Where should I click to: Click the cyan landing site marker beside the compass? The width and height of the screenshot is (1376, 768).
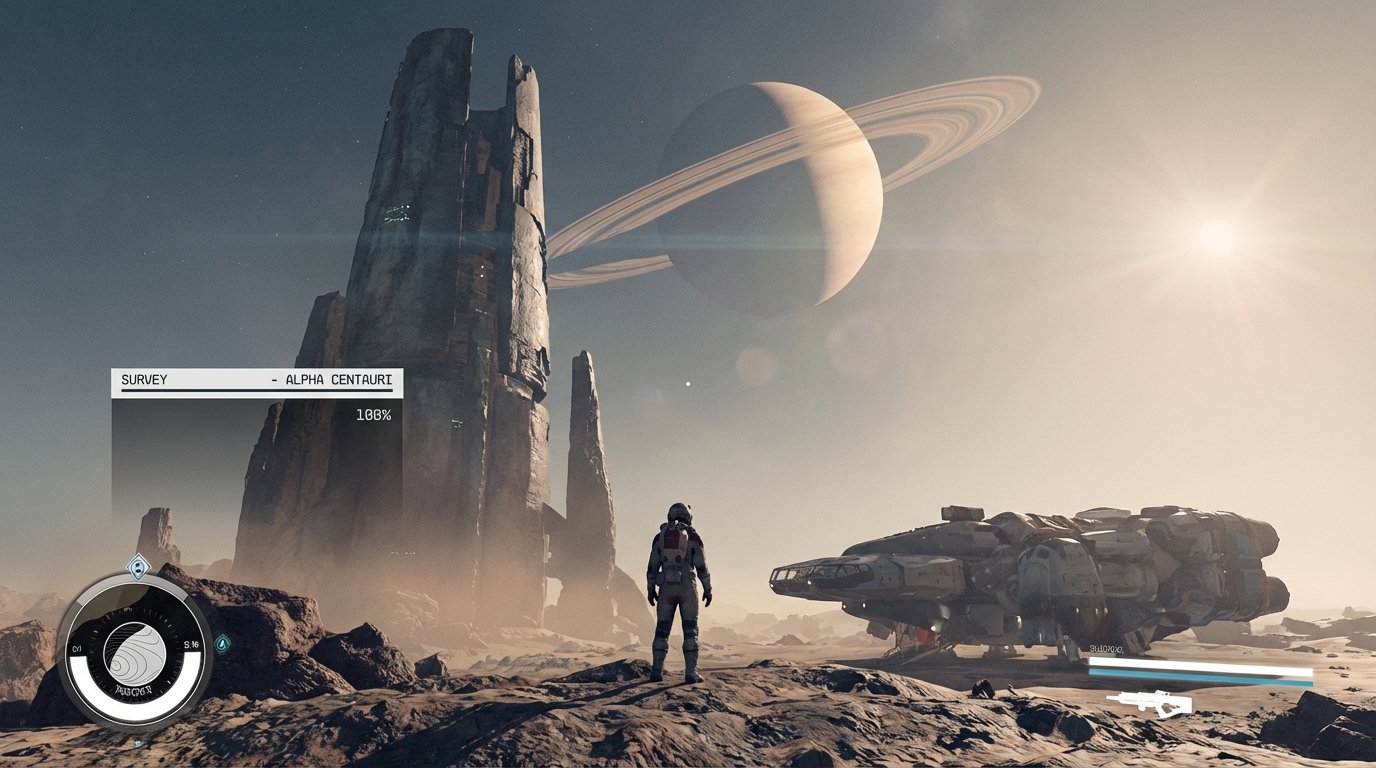(223, 645)
